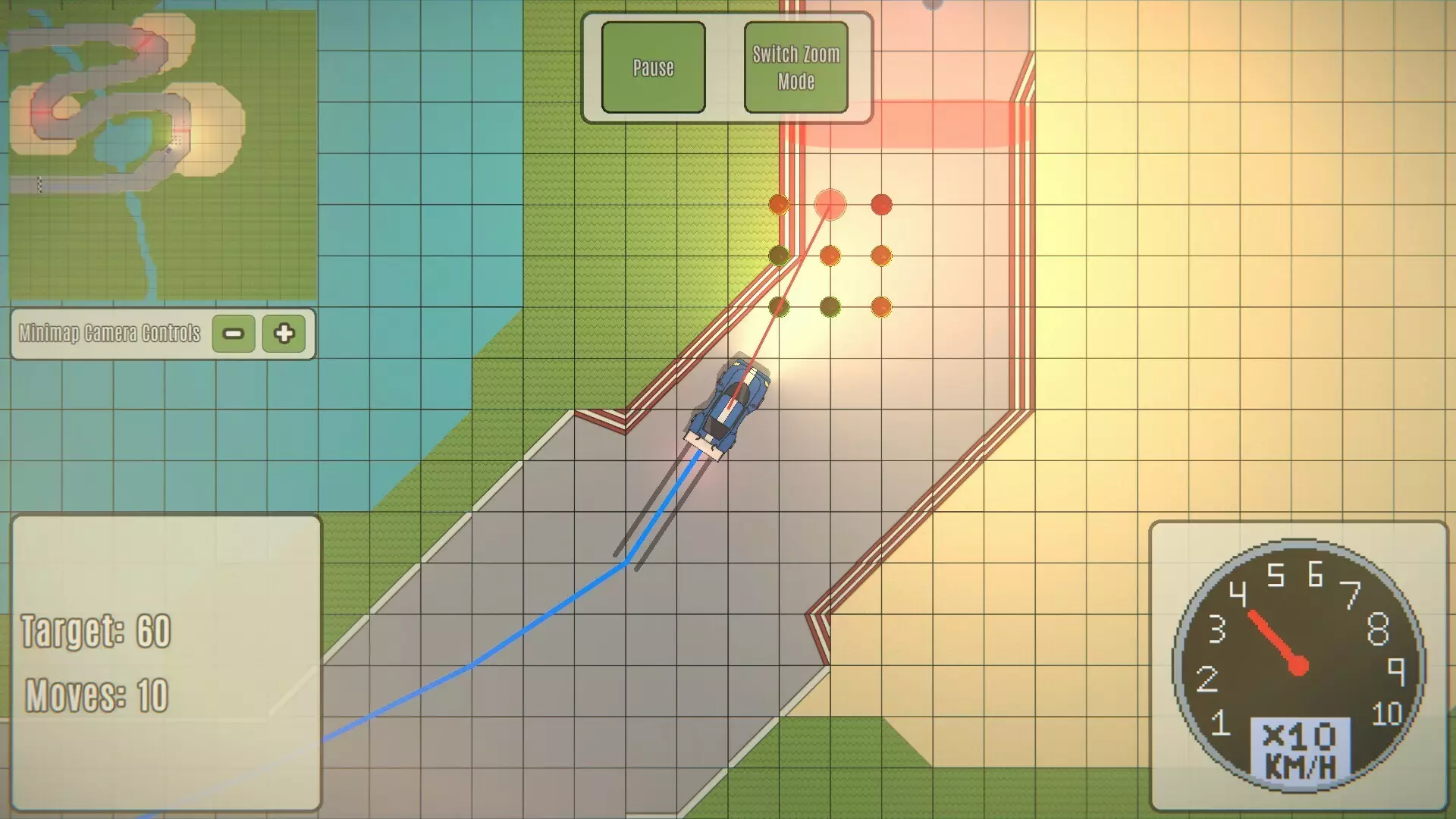Click the dark bottom-left move dot
The height and width of the screenshot is (819, 1456).
(x=779, y=307)
